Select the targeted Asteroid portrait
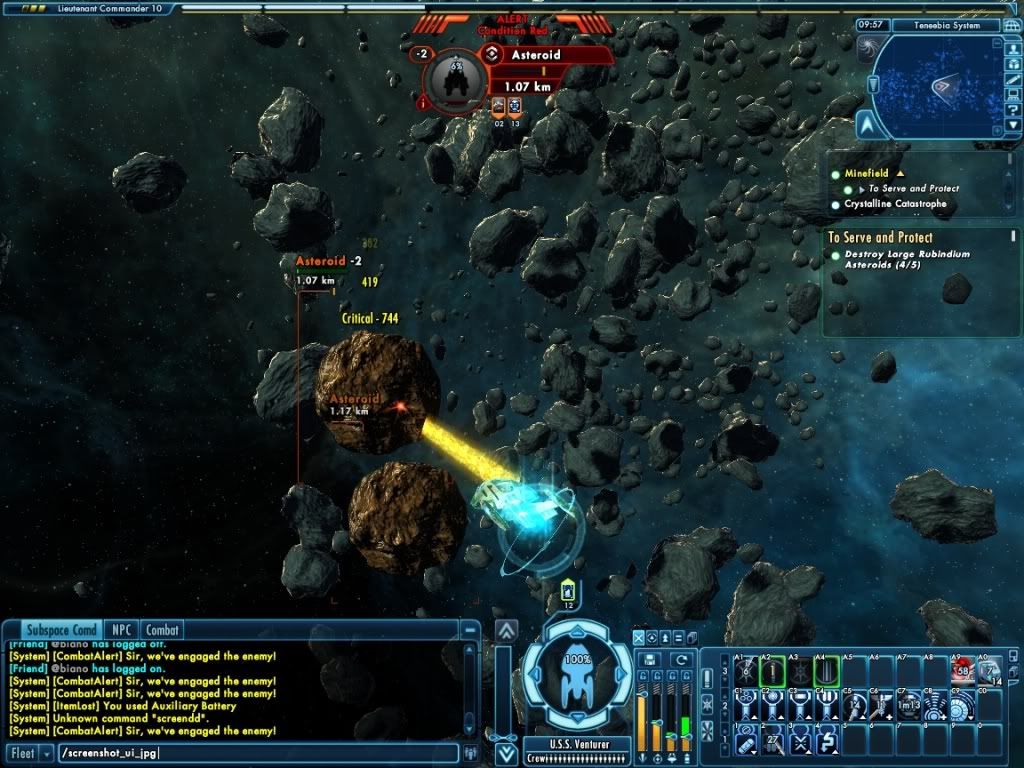This screenshot has width=1024, height=768. point(457,80)
